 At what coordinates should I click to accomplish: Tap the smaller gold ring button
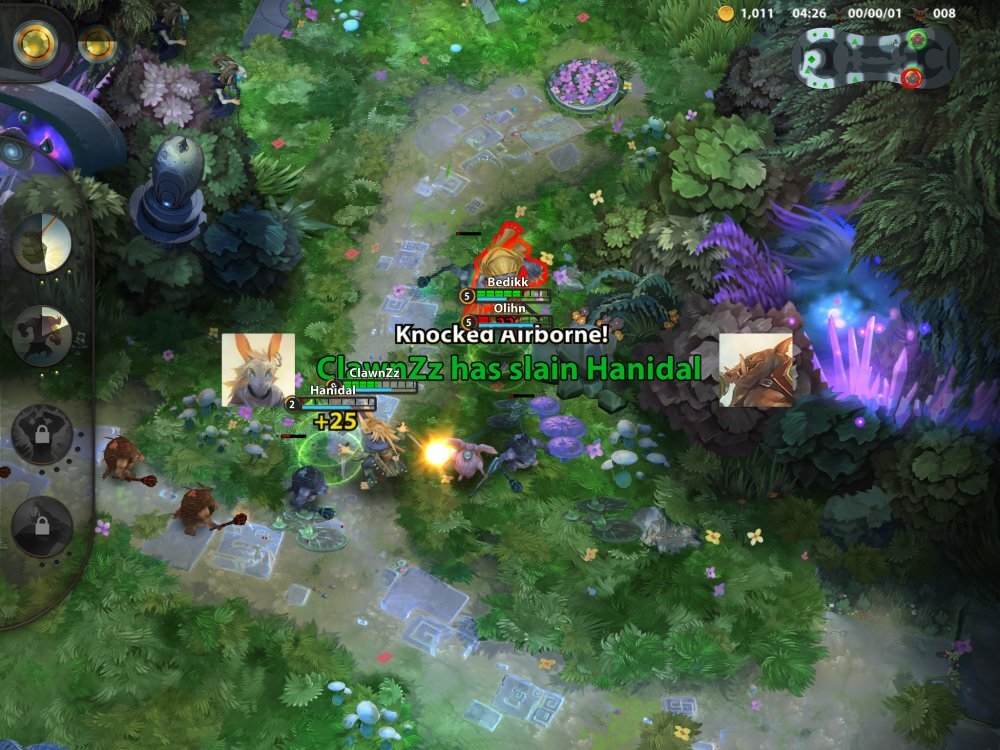[97, 43]
